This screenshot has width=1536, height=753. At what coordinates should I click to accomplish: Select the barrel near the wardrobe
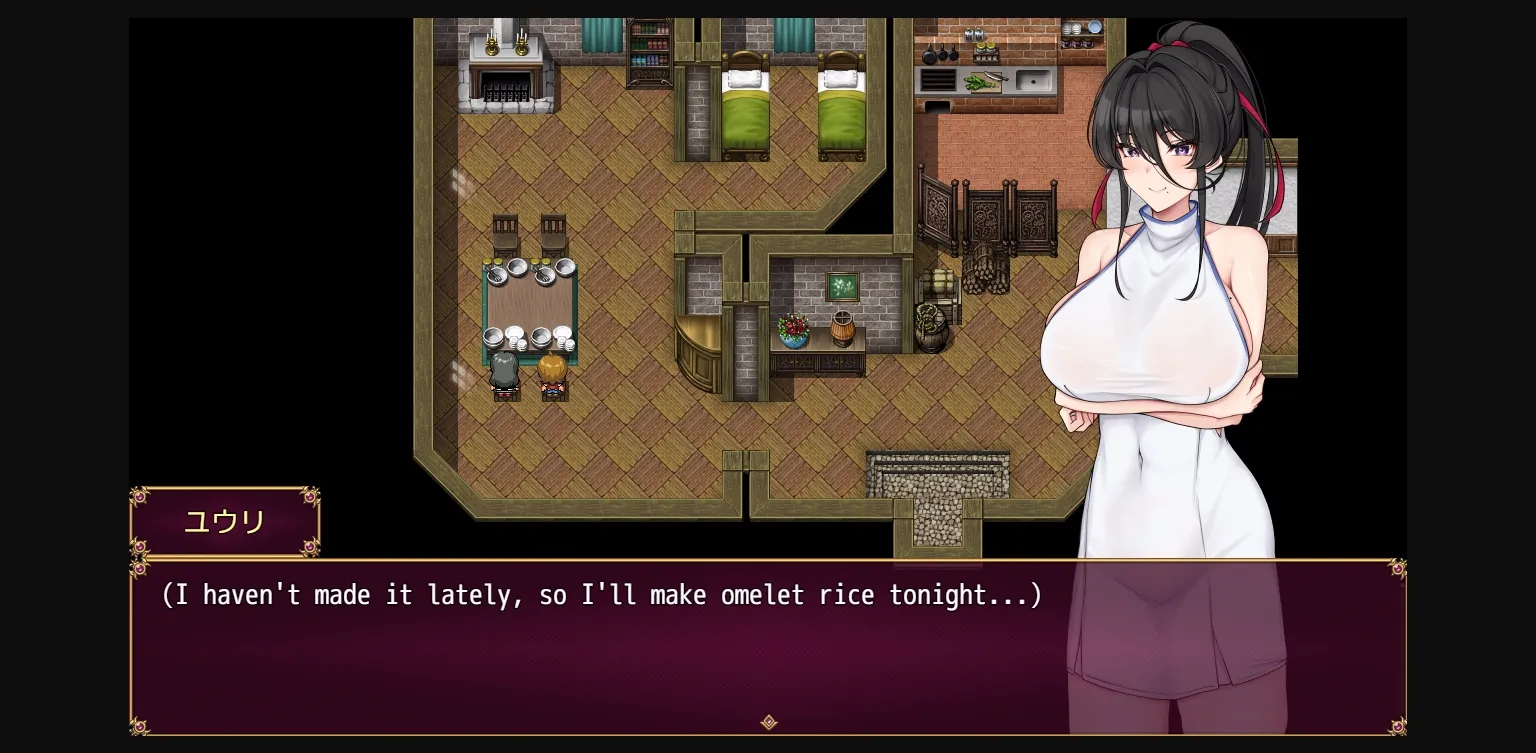coord(933,325)
